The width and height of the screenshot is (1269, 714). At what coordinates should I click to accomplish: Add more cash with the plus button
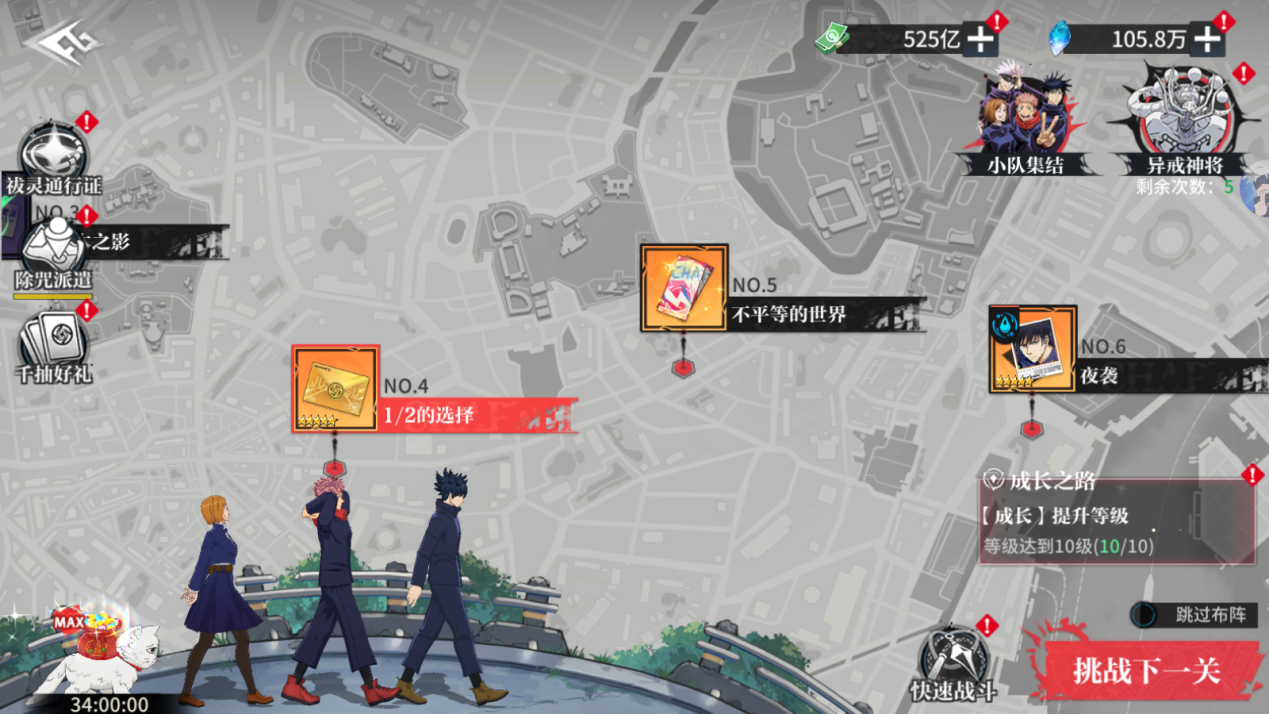[x=980, y=39]
